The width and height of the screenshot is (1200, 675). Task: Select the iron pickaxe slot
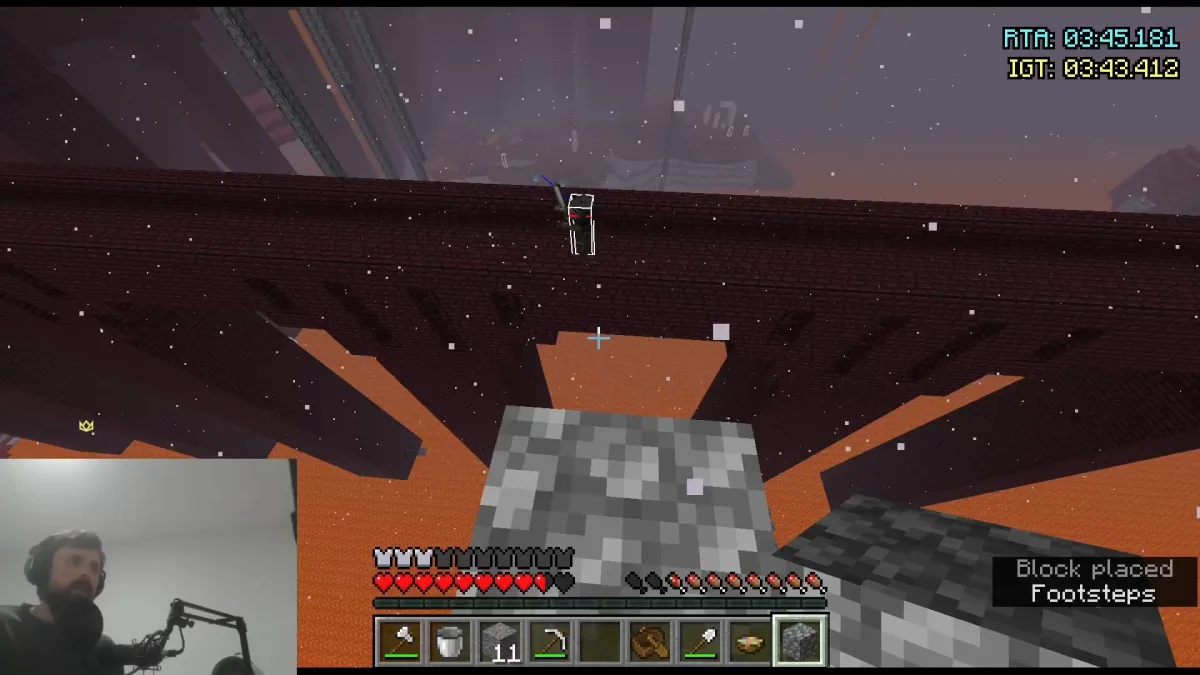click(x=549, y=641)
